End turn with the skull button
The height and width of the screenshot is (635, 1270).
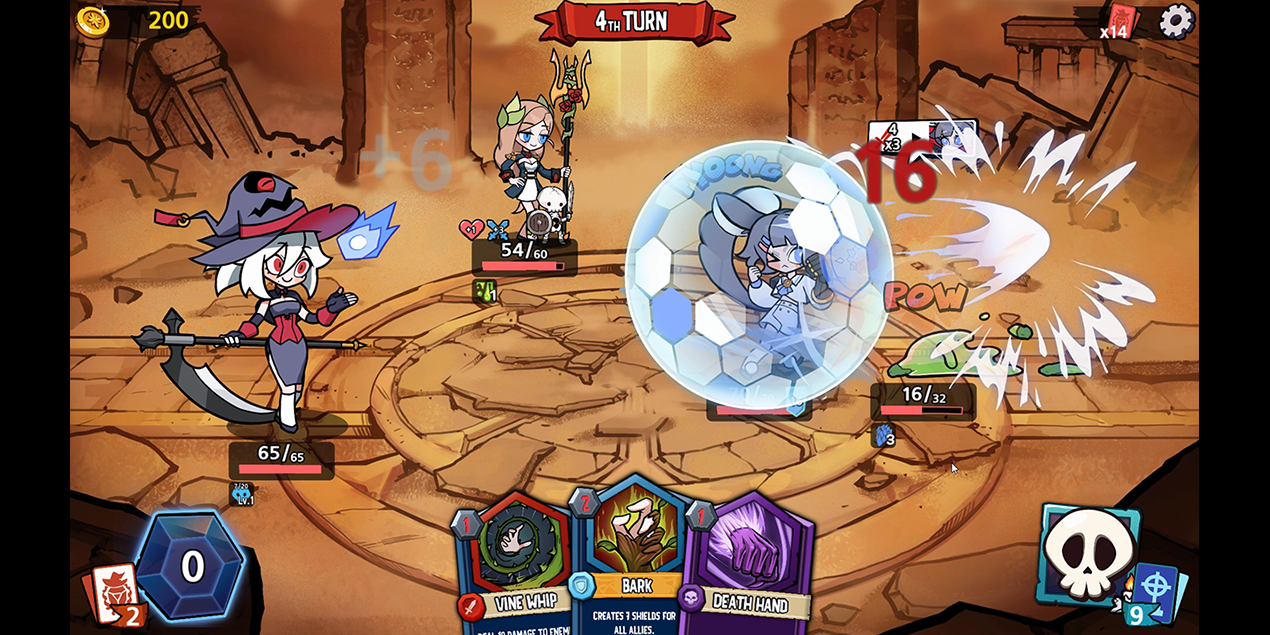coord(1087,555)
